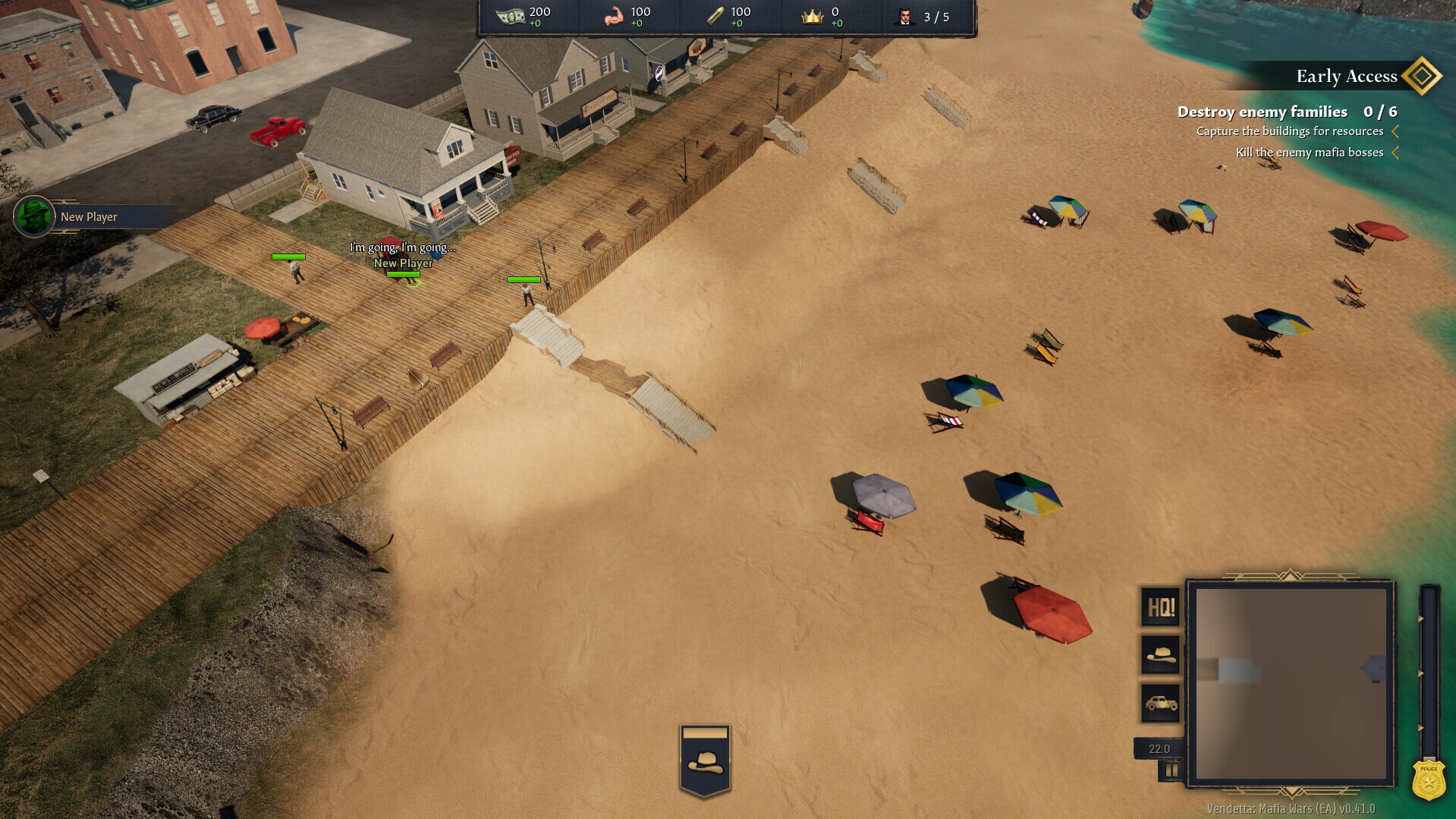Expand the Kill the enemy mafia bosses arrow

point(1395,153)
